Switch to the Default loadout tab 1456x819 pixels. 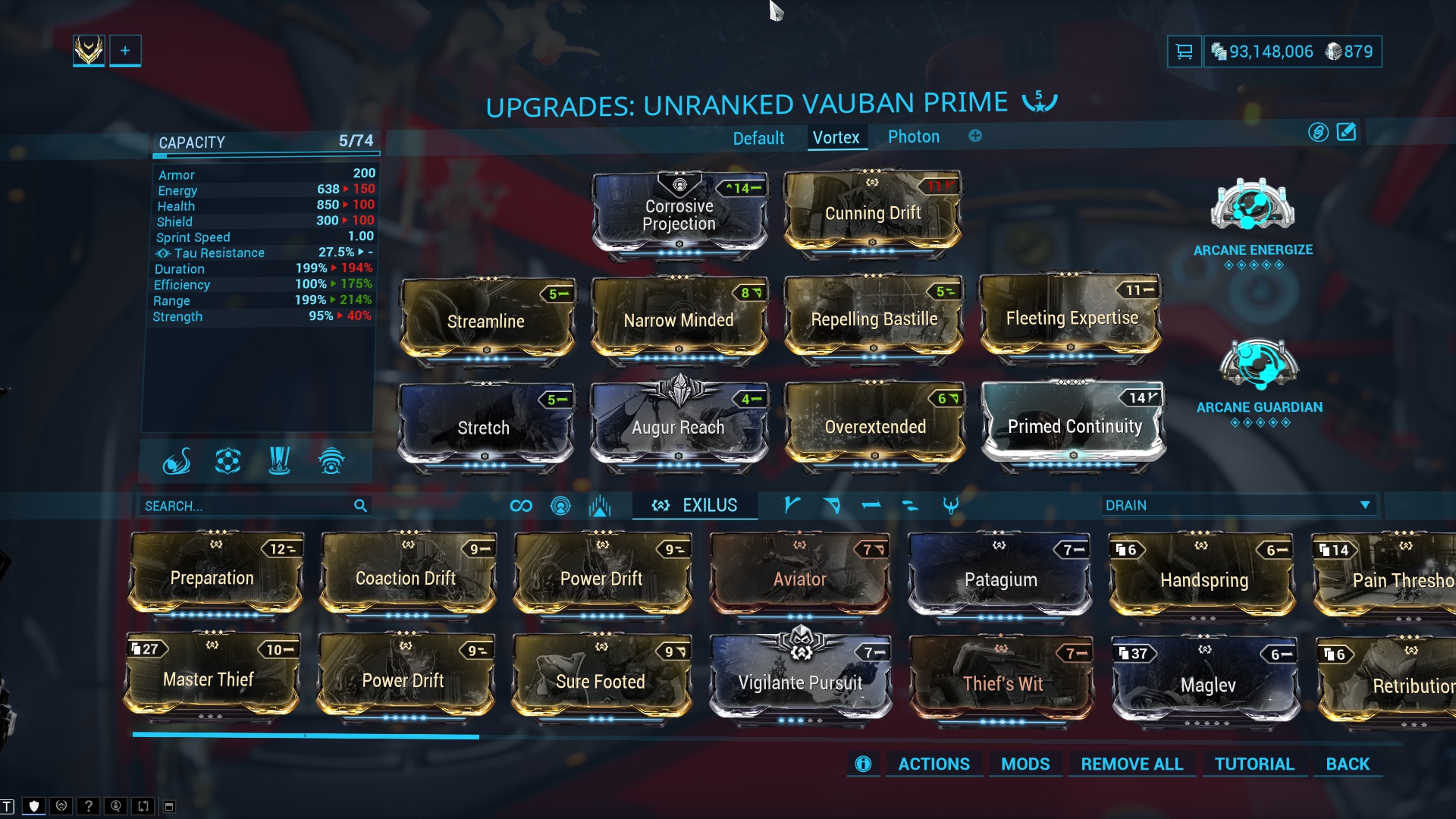pyautogui.click(x=758, y=138)
